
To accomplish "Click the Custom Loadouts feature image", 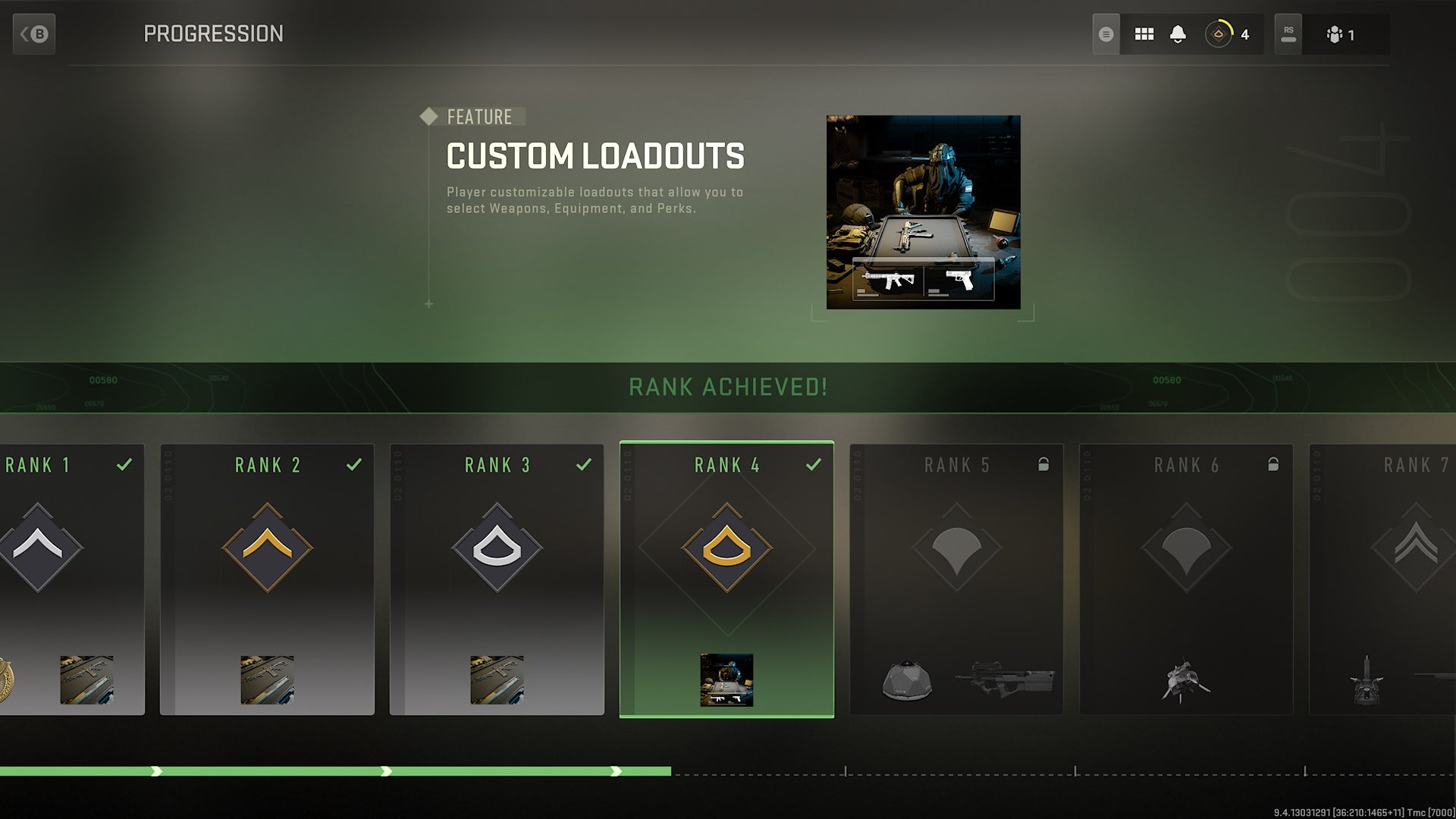I will click(924, 211).
